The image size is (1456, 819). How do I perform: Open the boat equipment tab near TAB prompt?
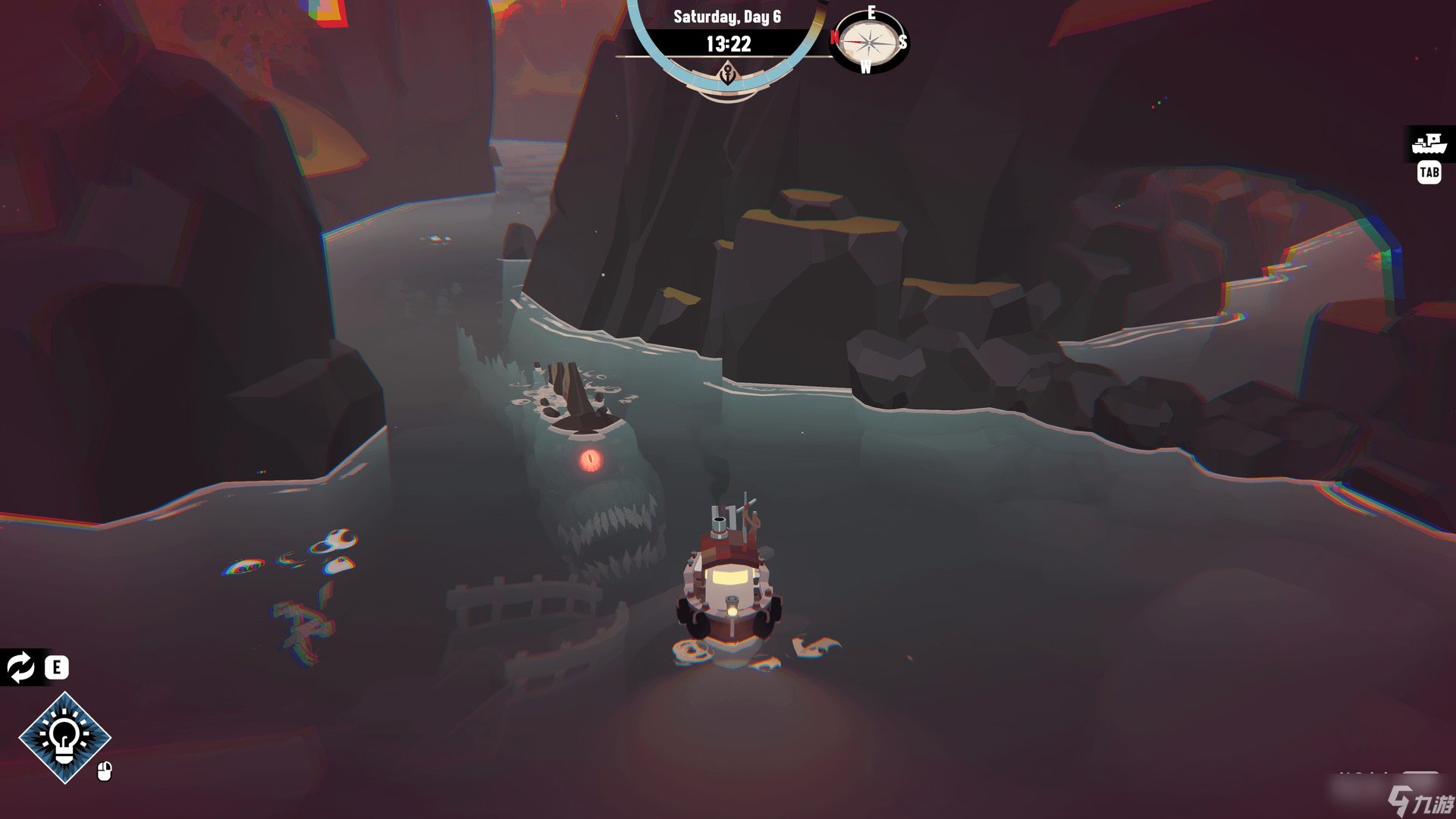(x=1428, y=143)
